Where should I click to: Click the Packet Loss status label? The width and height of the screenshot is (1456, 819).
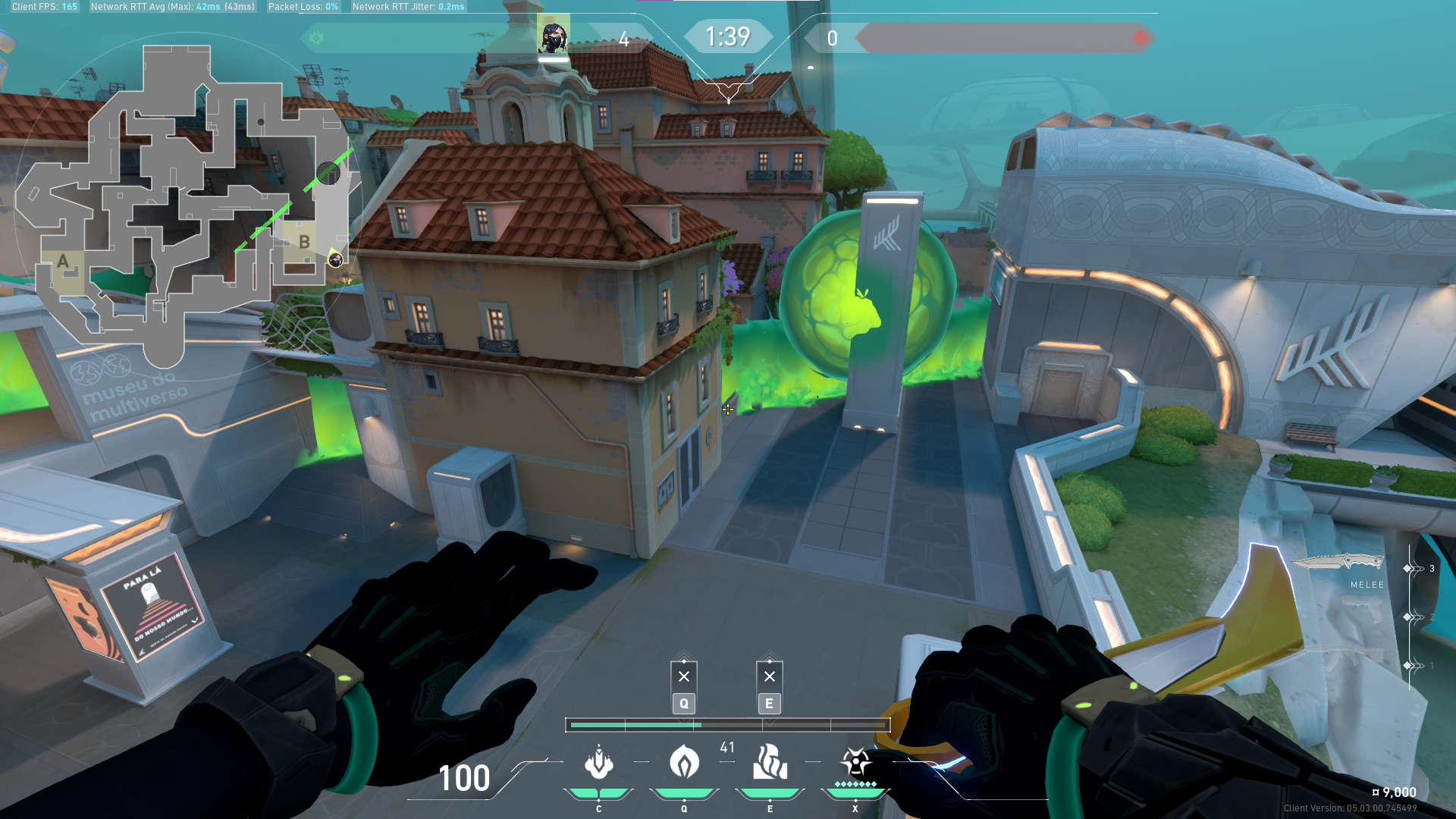[303, 6]
